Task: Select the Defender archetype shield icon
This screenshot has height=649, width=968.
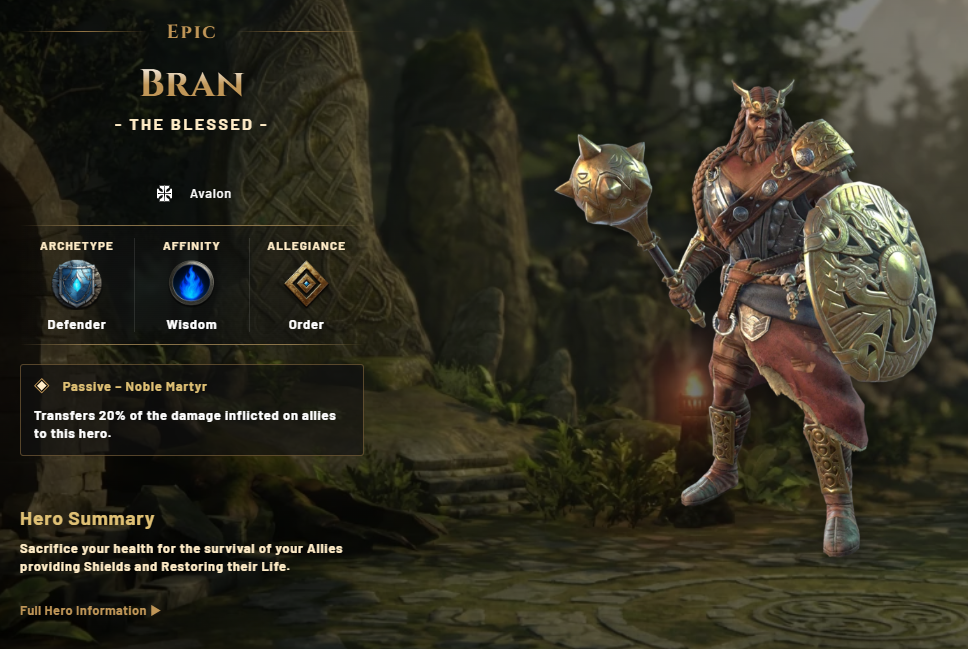Action: coord(77,283)
